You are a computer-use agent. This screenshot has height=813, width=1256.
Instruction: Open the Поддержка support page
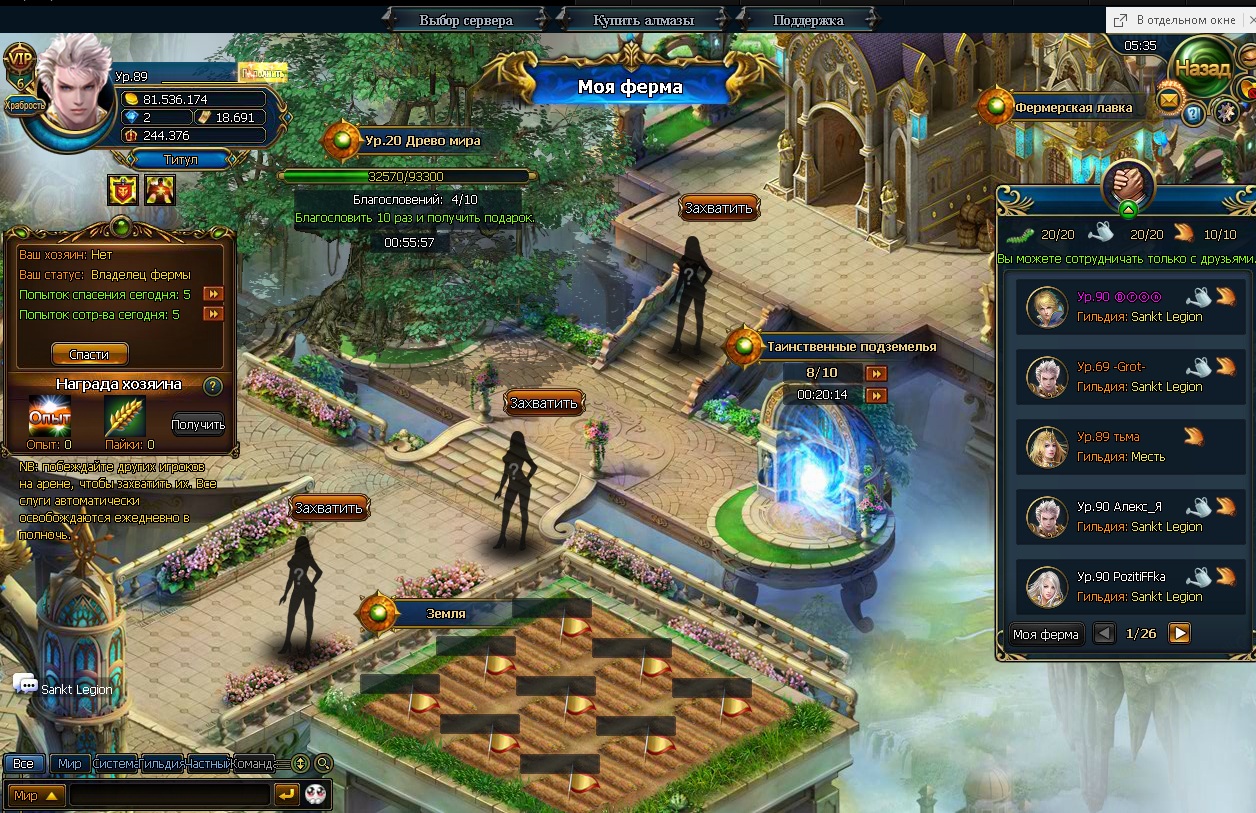808,20
